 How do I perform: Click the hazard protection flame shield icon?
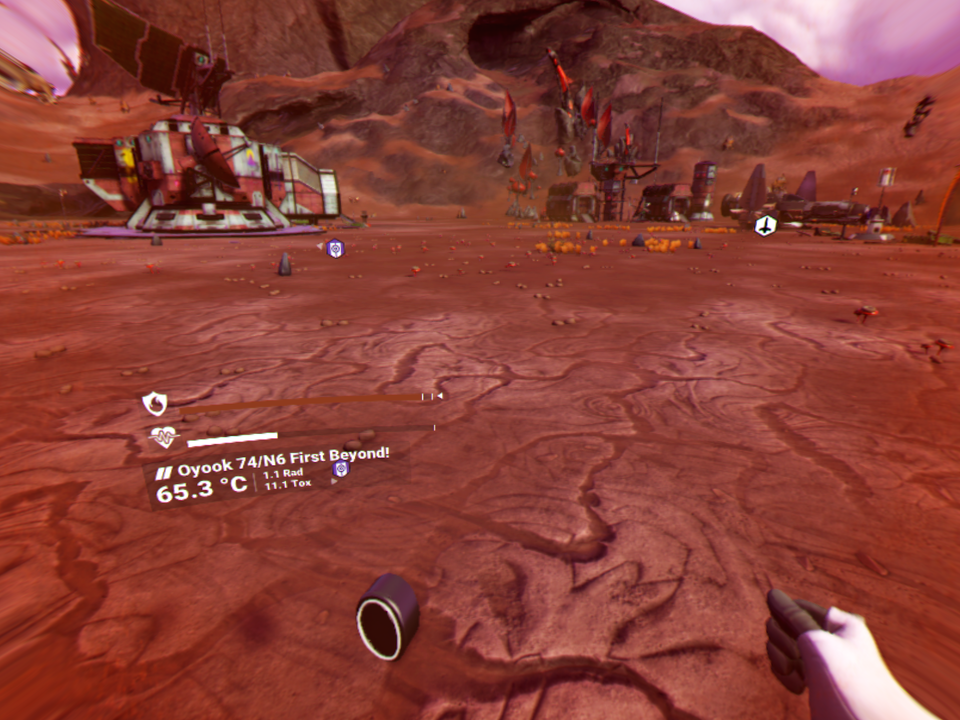click(x=154, y=403)
